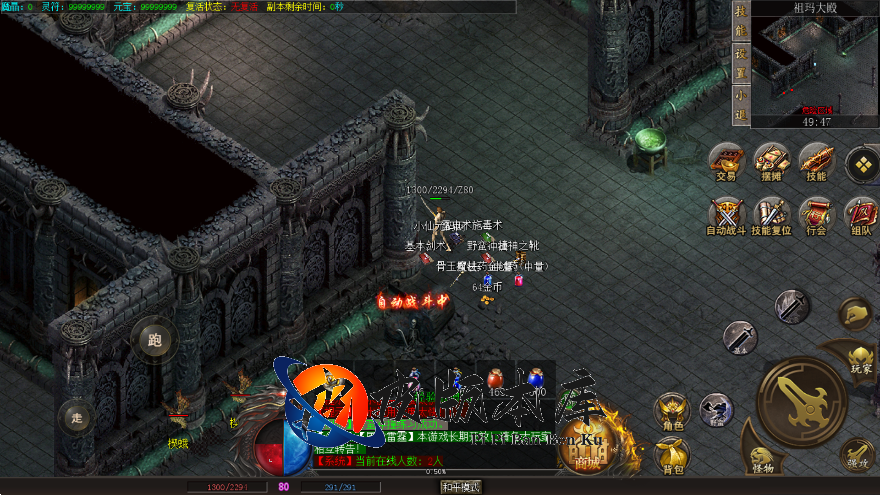
Task: Toggle 自动战斗 auto battle
Action: (726, 215)
